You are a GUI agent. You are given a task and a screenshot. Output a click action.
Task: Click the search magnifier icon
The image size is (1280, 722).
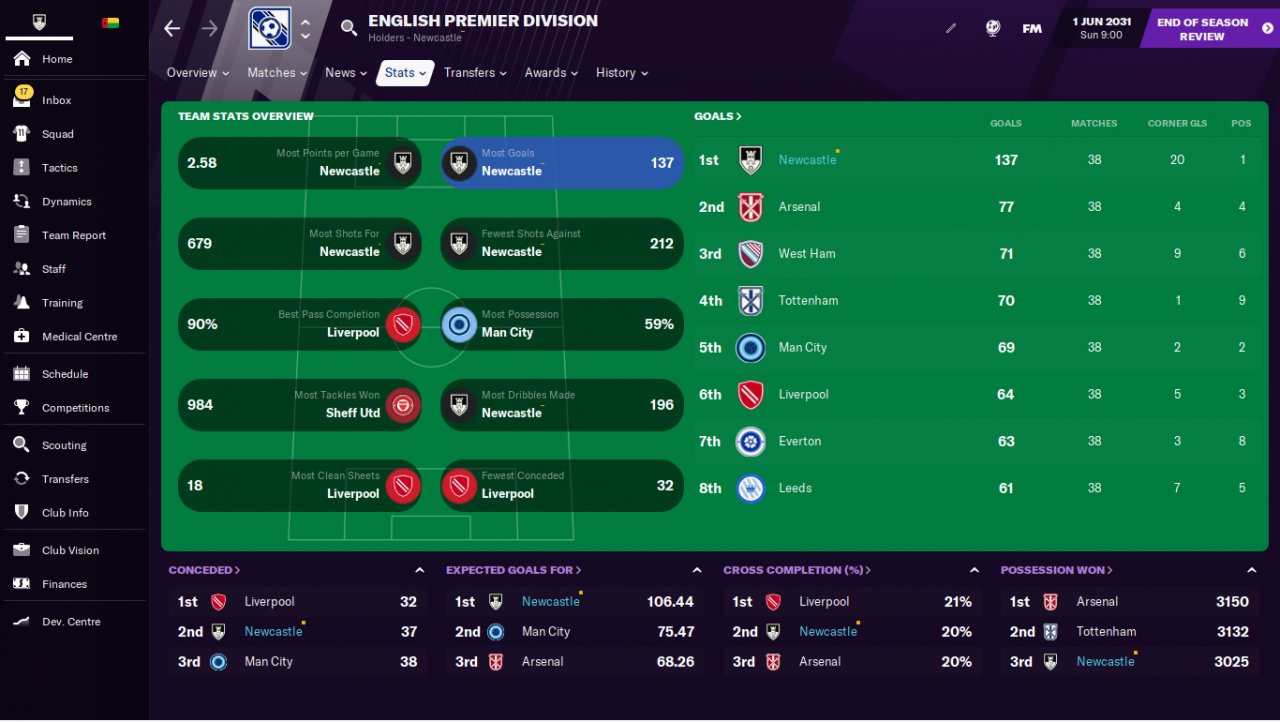pos(349,28)
